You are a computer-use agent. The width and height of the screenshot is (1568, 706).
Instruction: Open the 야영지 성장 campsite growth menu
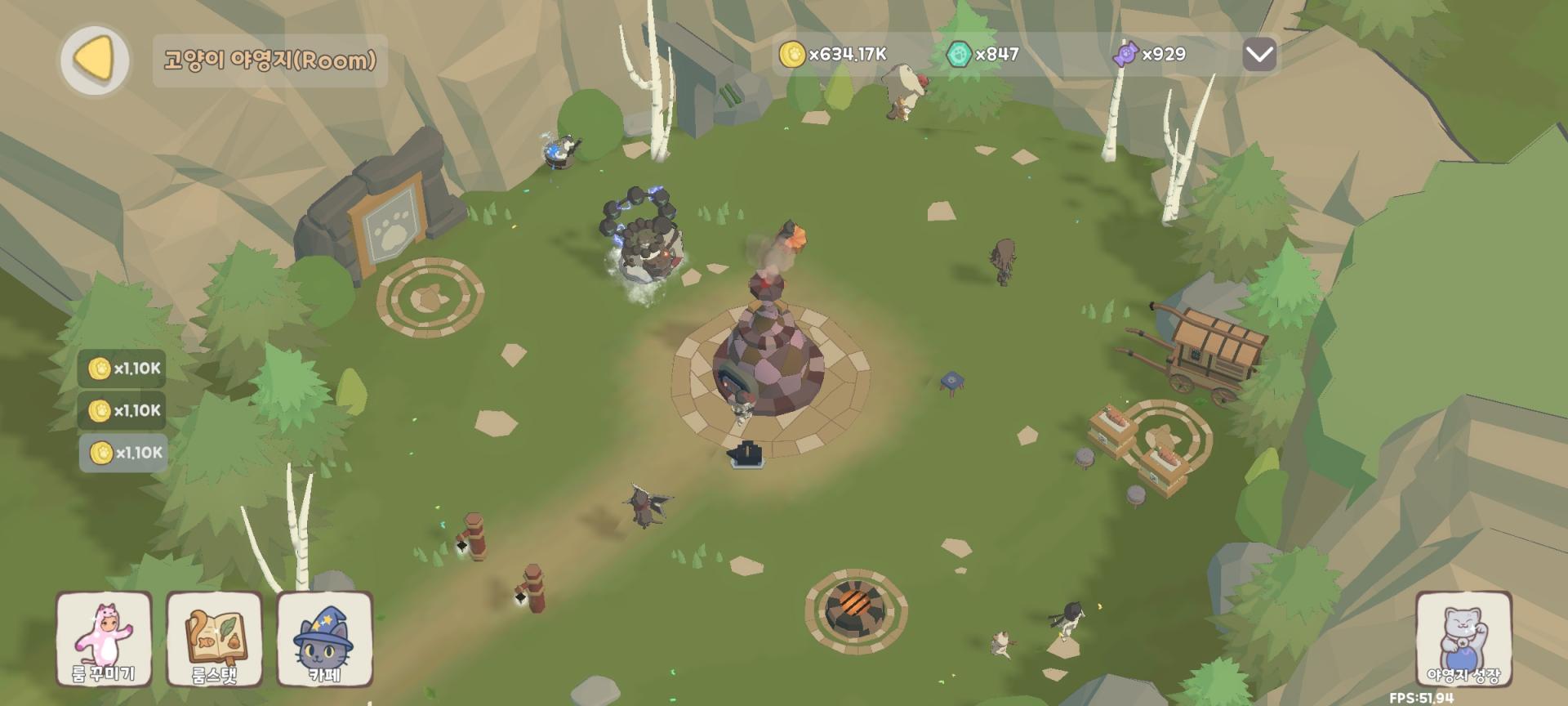click(x=1463, y=639)
